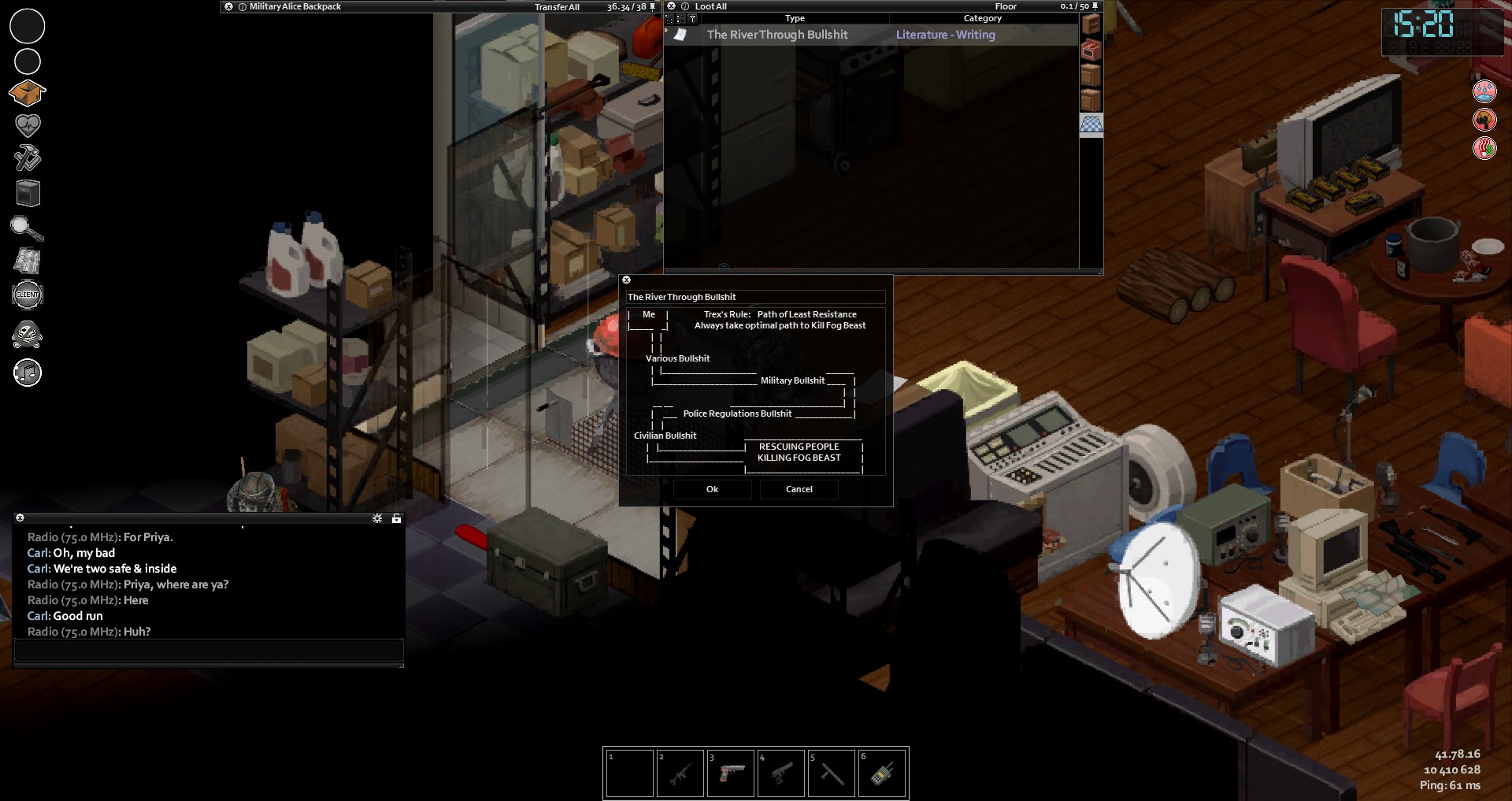Cancel the note editing dialog
Screen dimensions: 1512x801
click(x=799, y=489)
